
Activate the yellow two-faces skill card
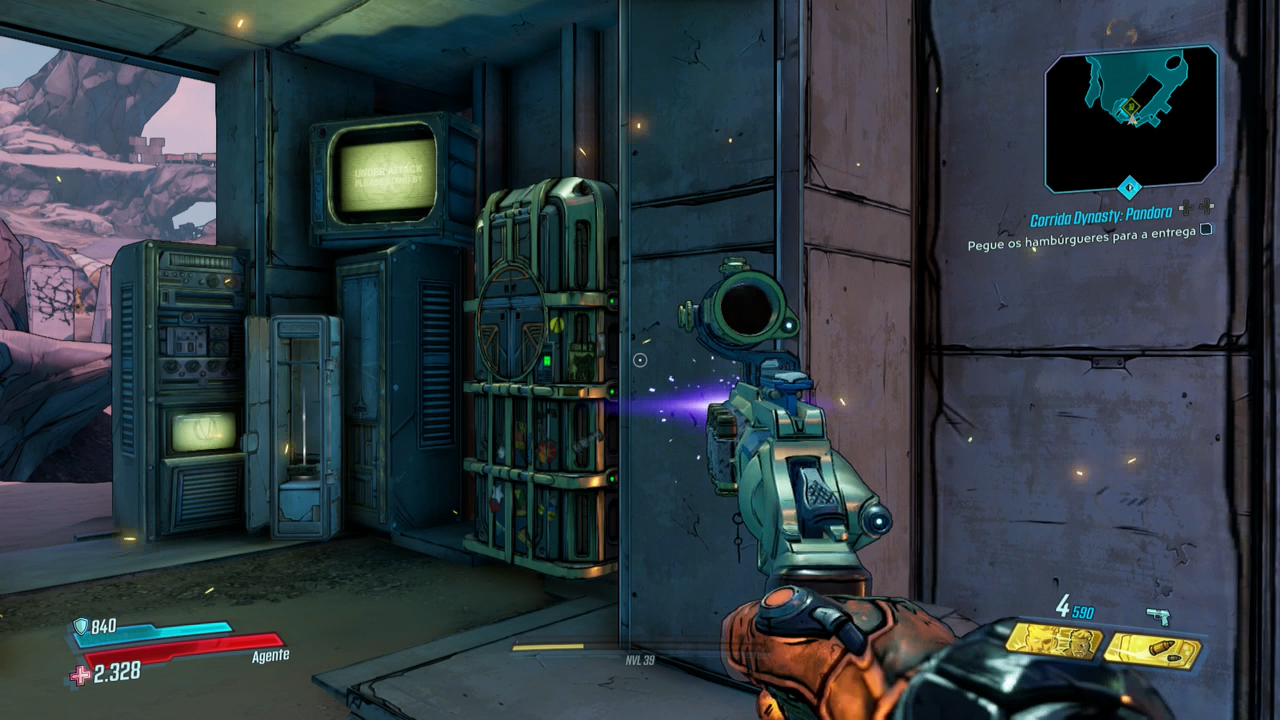(x=1053, y=641)
